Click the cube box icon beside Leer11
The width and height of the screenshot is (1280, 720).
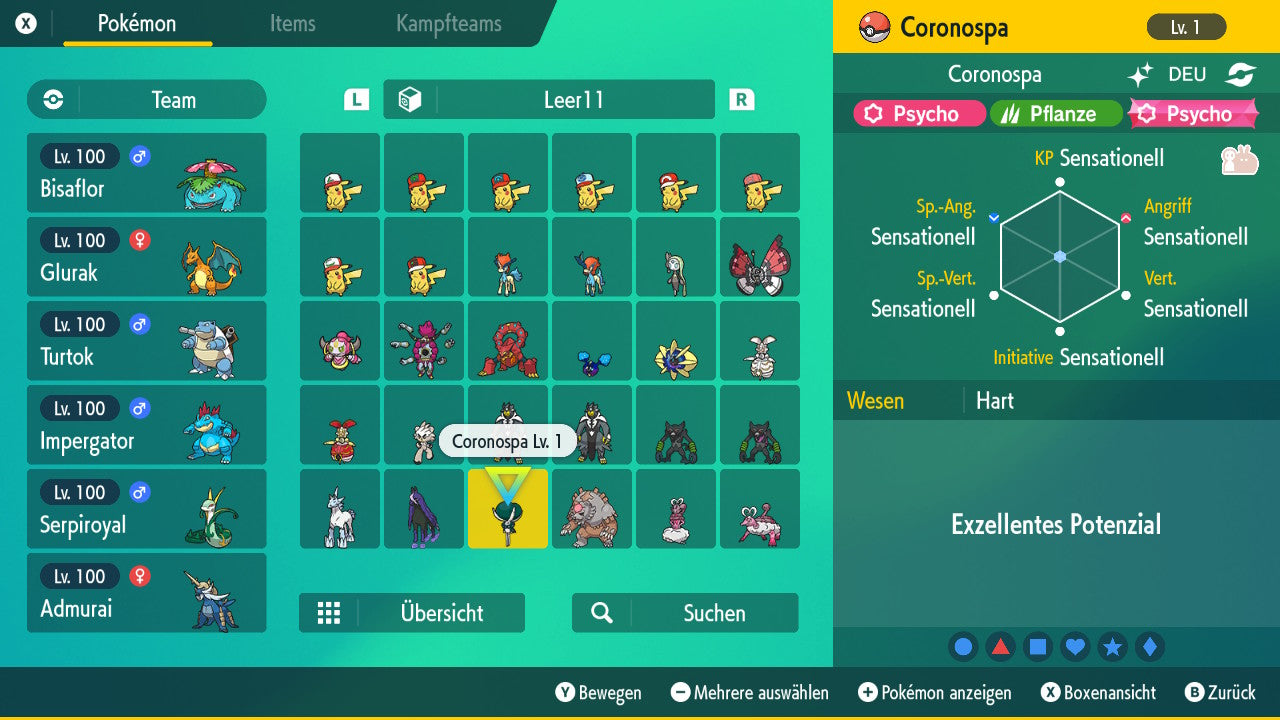[x=410, y=99]
